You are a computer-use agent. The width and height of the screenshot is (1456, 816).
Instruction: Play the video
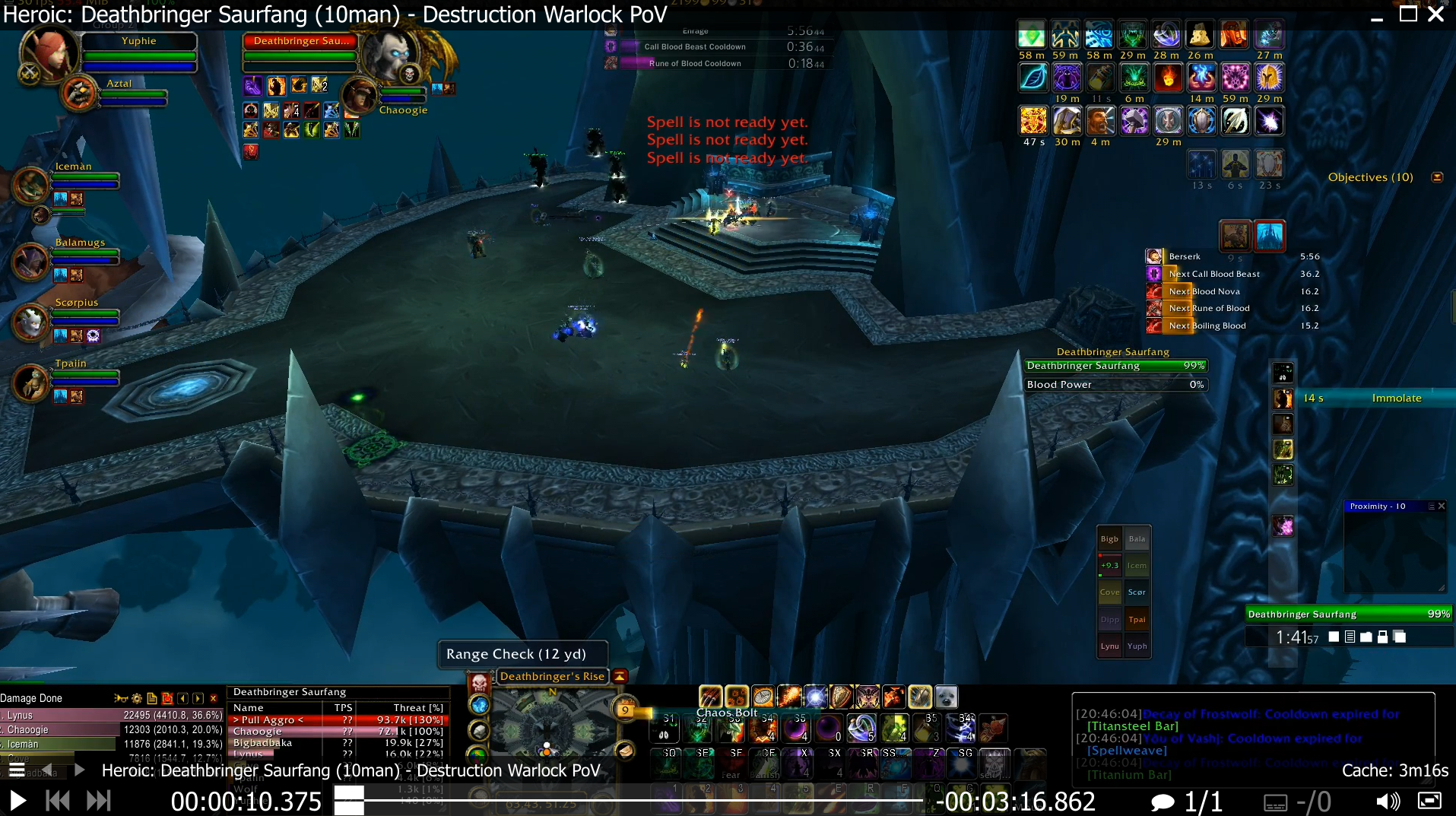tap(17, 800)
